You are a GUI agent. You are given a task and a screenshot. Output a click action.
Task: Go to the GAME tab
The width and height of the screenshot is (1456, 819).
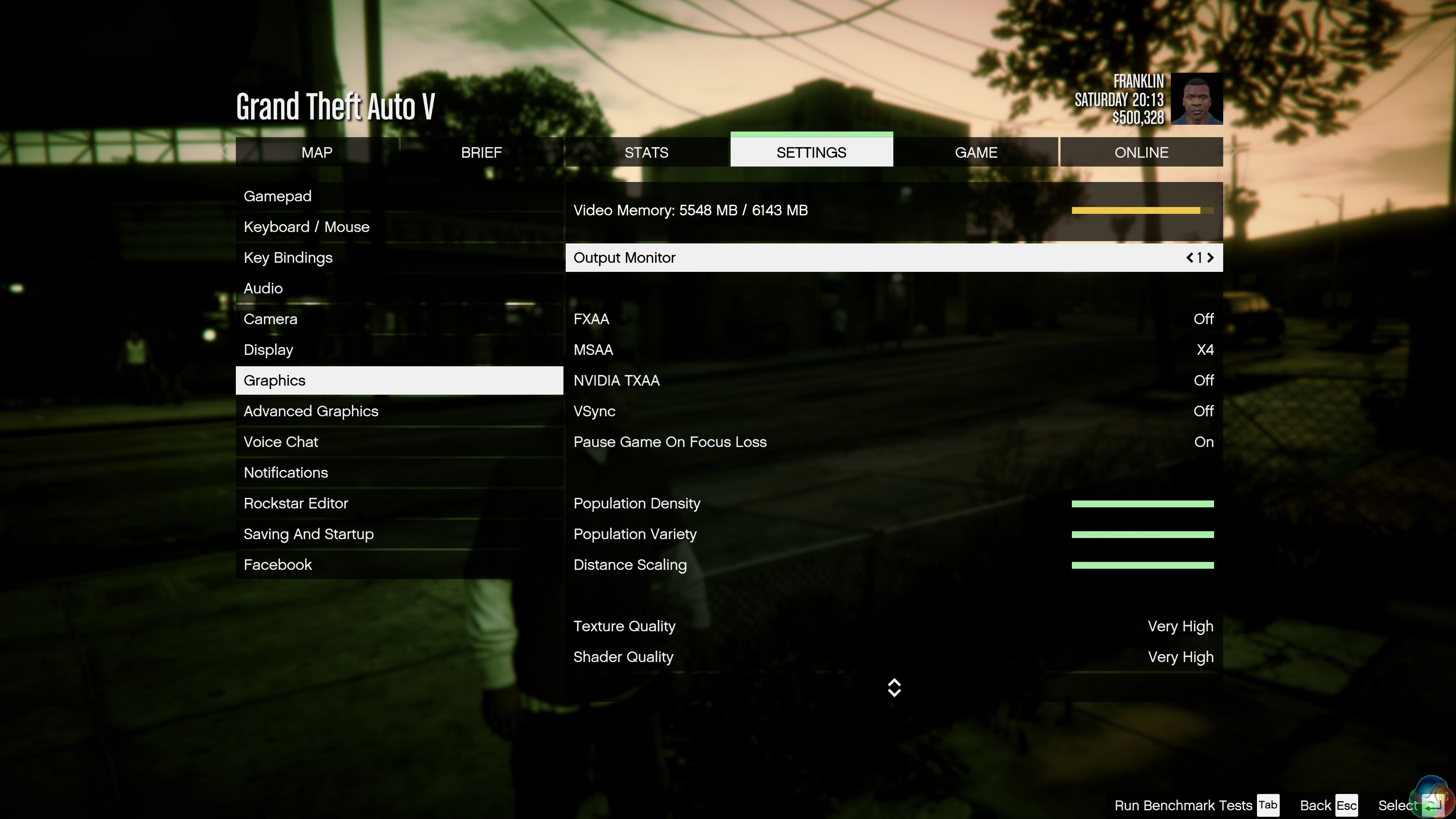[976, 152]
